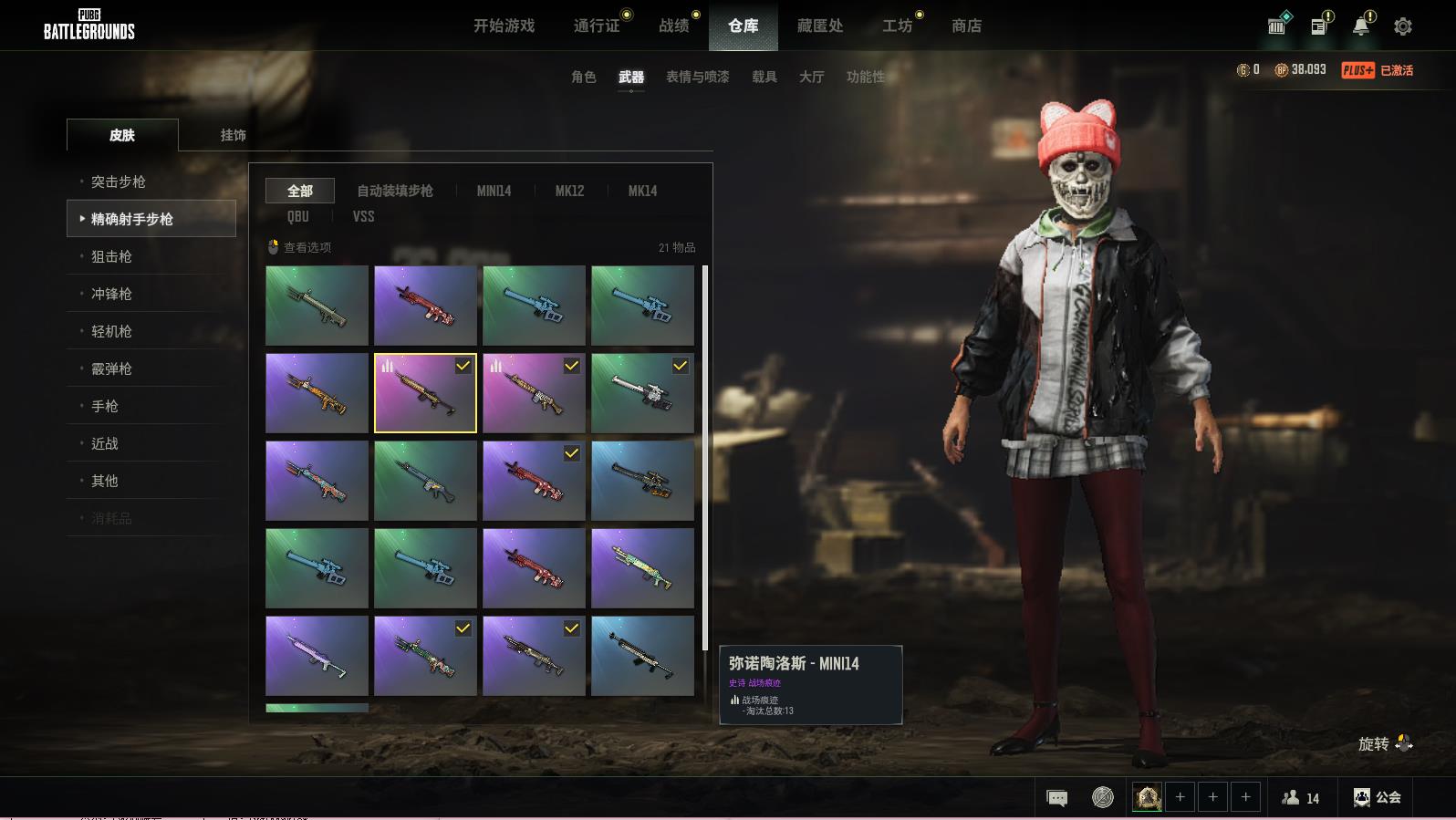Filter skins by VSS

coord(363,216)
